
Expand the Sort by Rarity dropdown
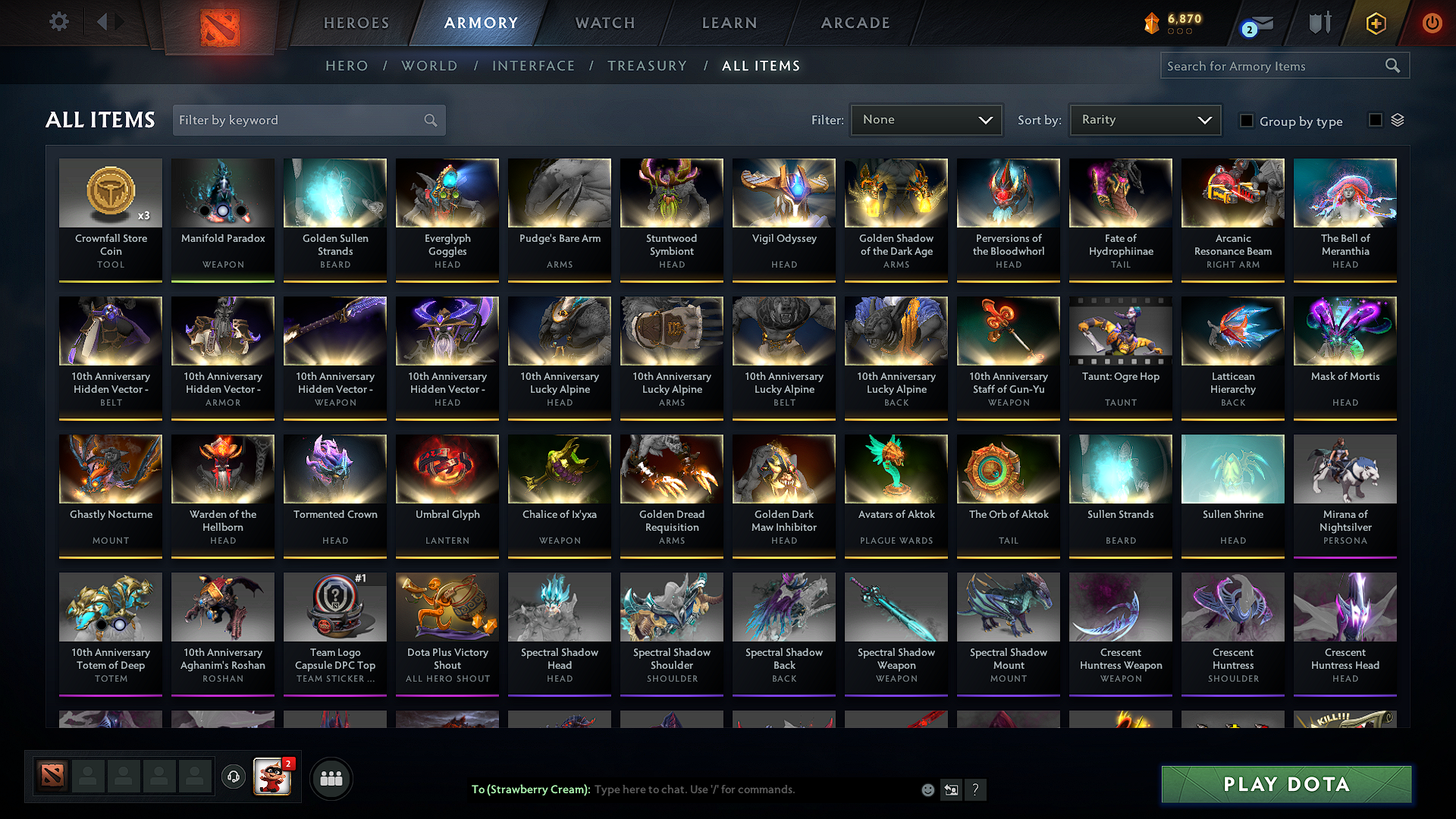coord(1144,119)
